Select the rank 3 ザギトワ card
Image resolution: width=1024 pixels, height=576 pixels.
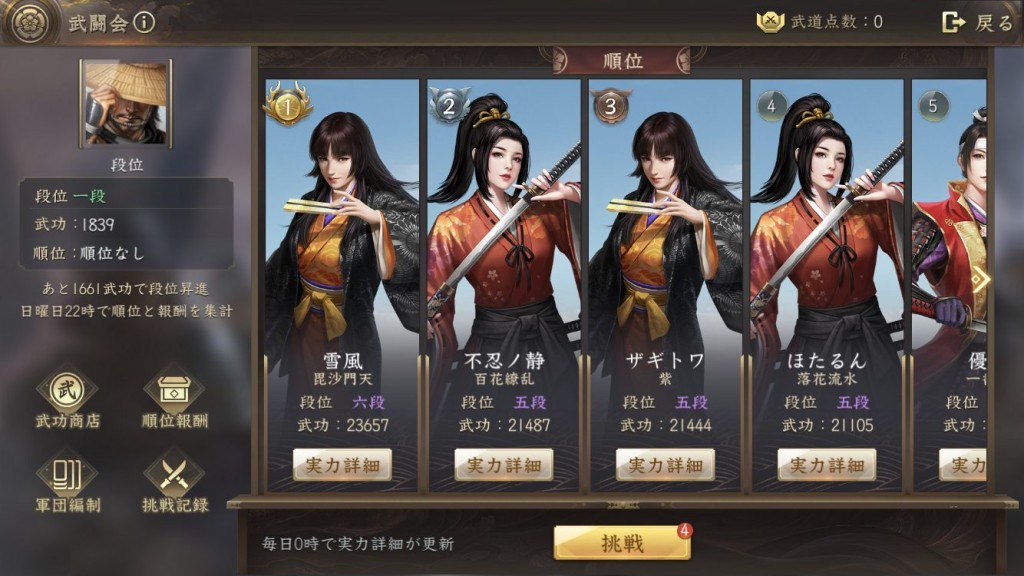pyautogui.click(x=665, y=250)
